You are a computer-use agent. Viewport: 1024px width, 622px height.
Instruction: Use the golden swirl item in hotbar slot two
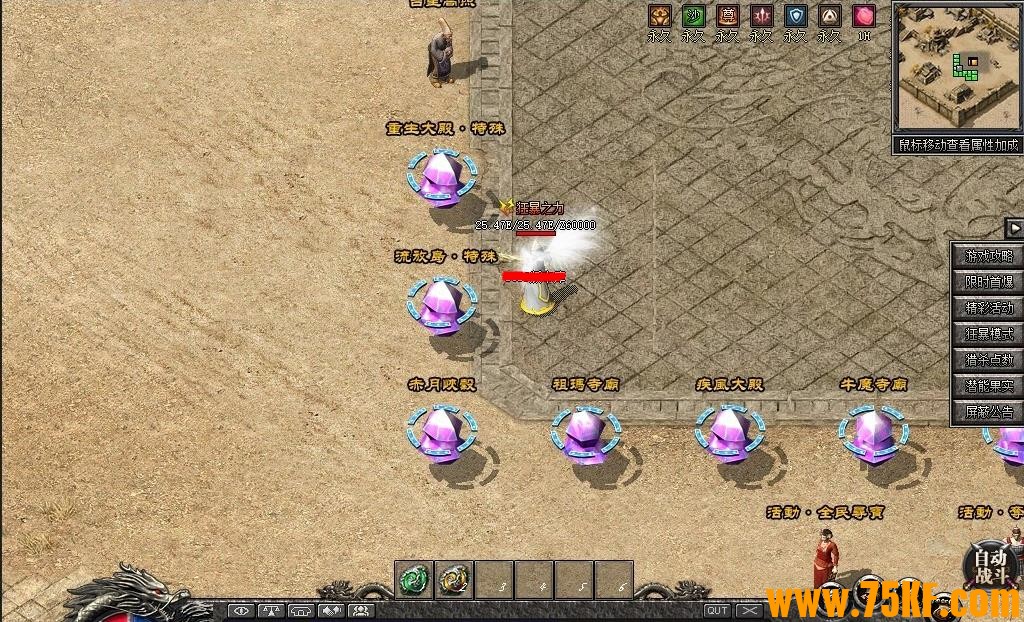tap(454, 579)
